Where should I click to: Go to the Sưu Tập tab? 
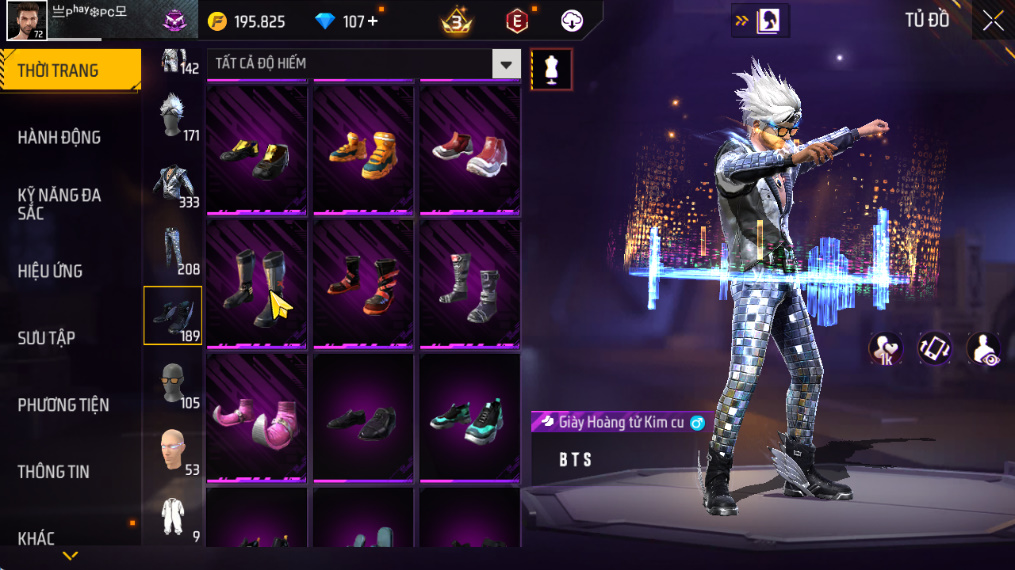tap(46, 338)
